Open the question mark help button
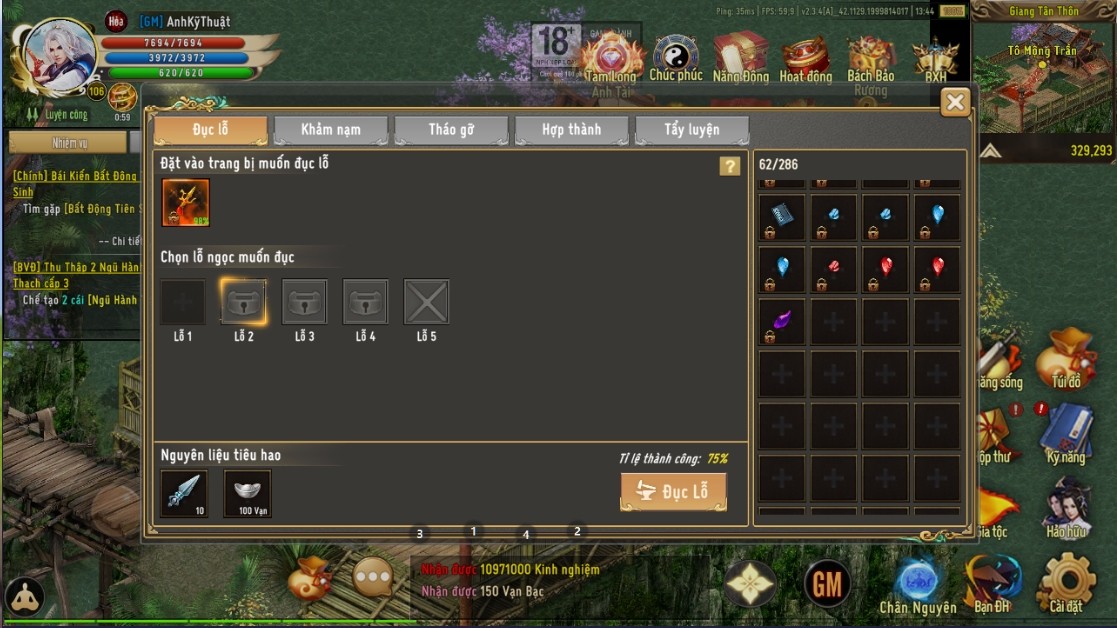Image resolution: width=1117 pixels, height=628 pixels. (x=730, y=166)
